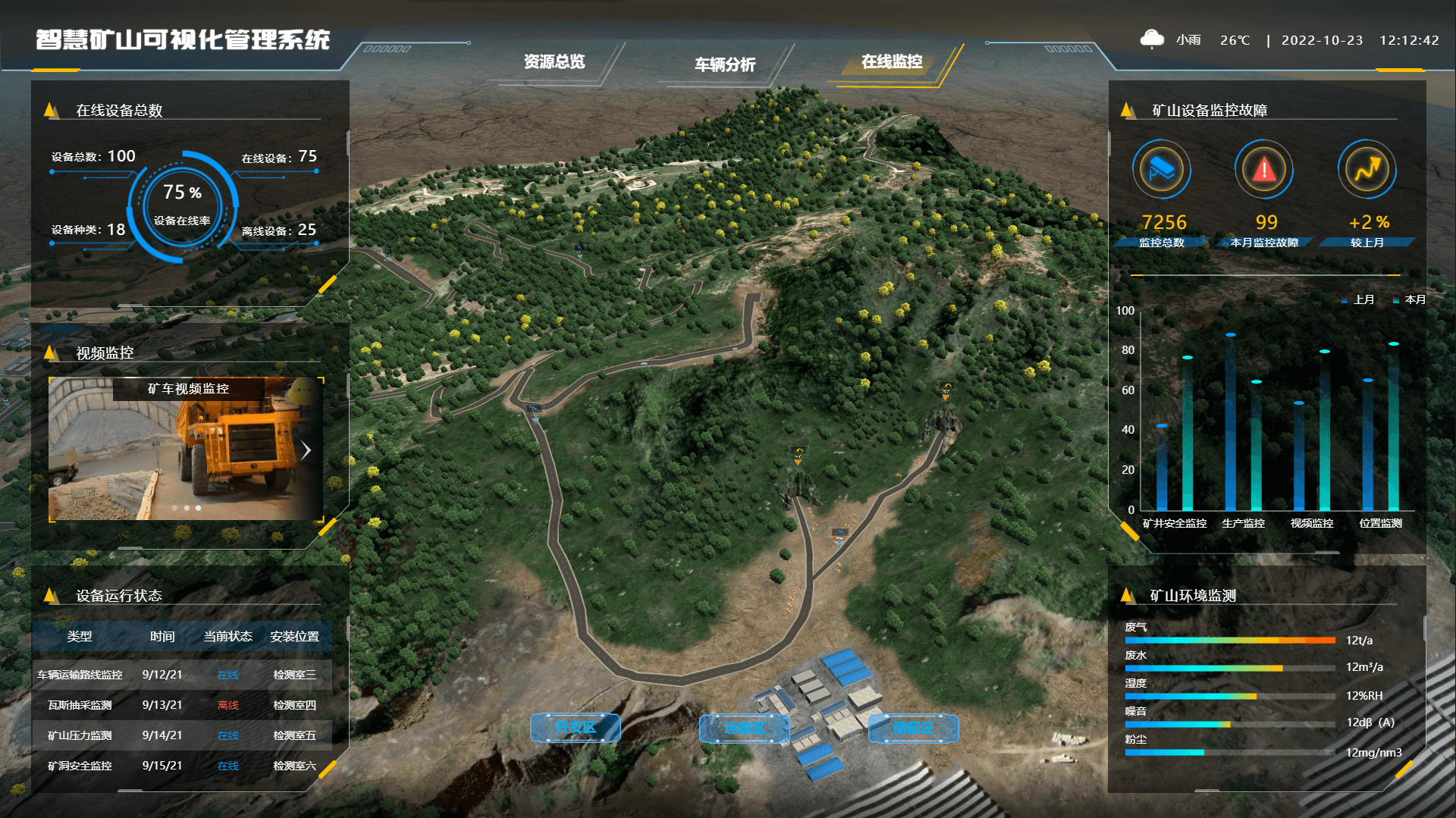Activate the 储藏区 zone button
The image size is (1456, 818).
coord(913,728)
